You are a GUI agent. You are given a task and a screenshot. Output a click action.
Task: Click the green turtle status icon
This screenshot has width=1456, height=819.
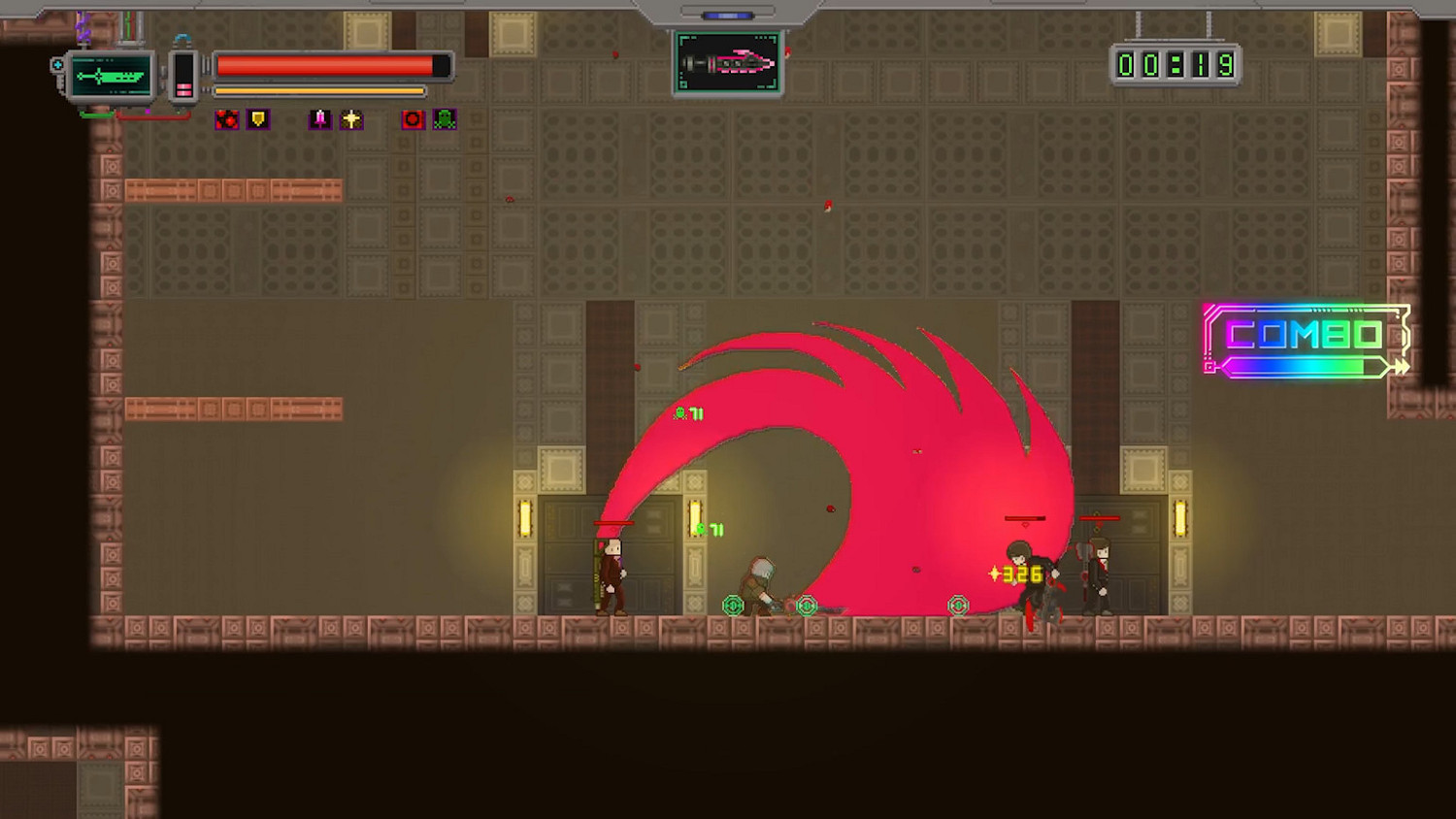coord(444,119)
